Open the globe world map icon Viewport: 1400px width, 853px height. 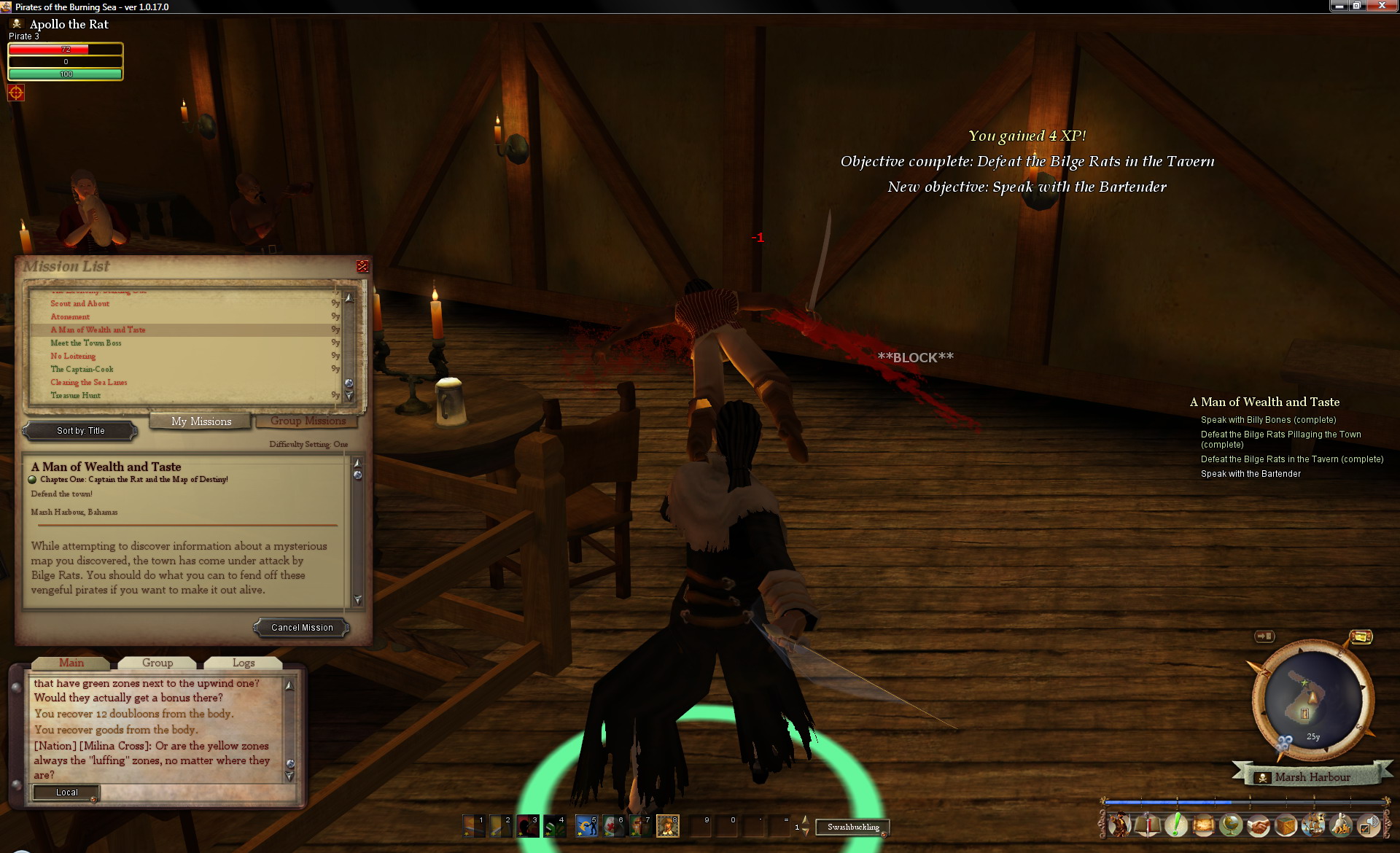pyautogui.click(x=1231, y=825)
